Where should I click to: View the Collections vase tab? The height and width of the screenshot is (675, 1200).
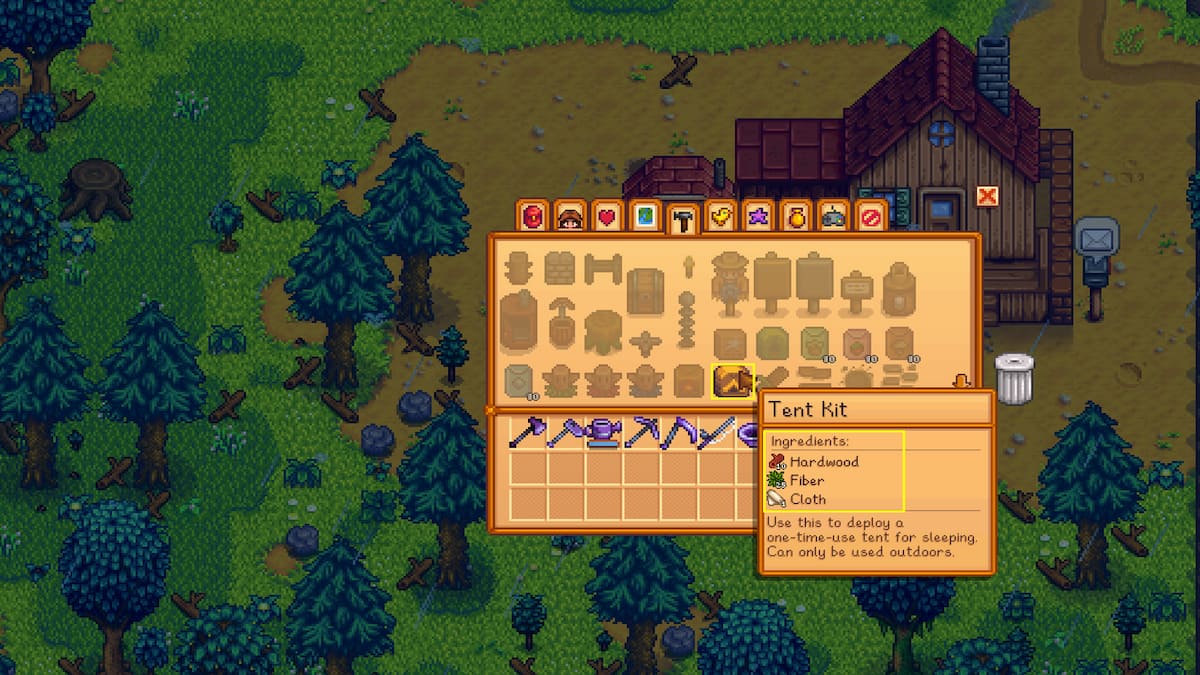796,217
